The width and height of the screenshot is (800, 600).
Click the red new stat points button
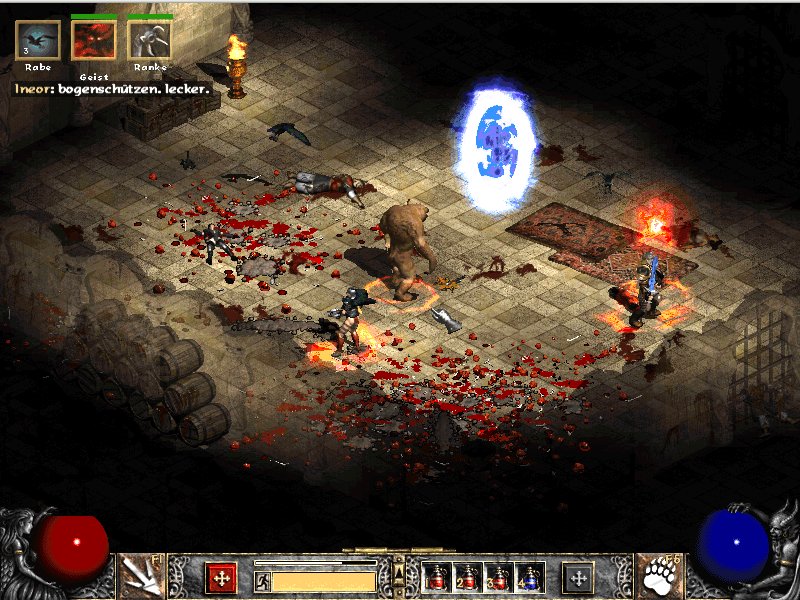coord(221,577)
